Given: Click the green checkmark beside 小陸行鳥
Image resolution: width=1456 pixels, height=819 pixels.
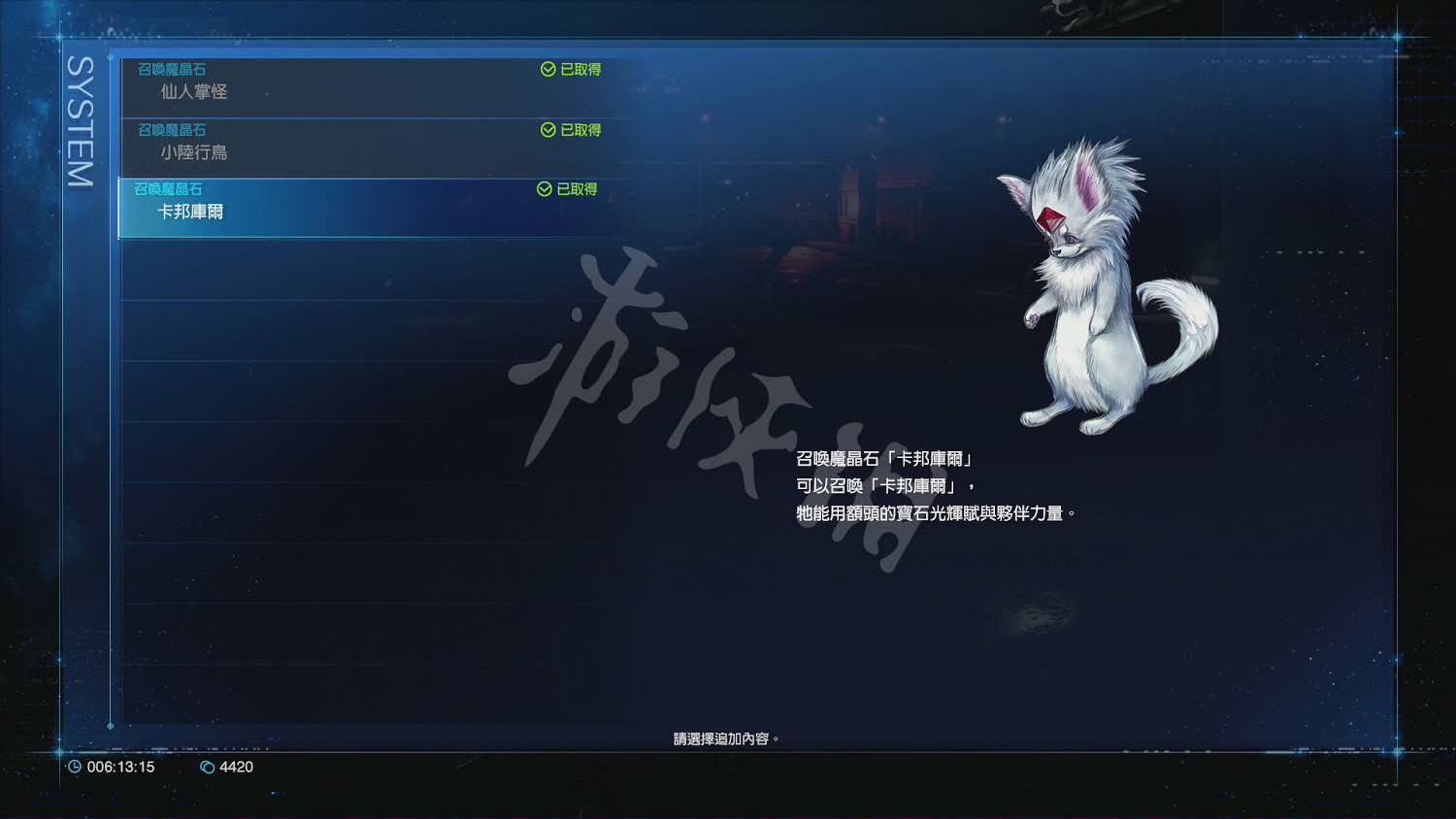Looking at the screenshot, I should 546,129.
